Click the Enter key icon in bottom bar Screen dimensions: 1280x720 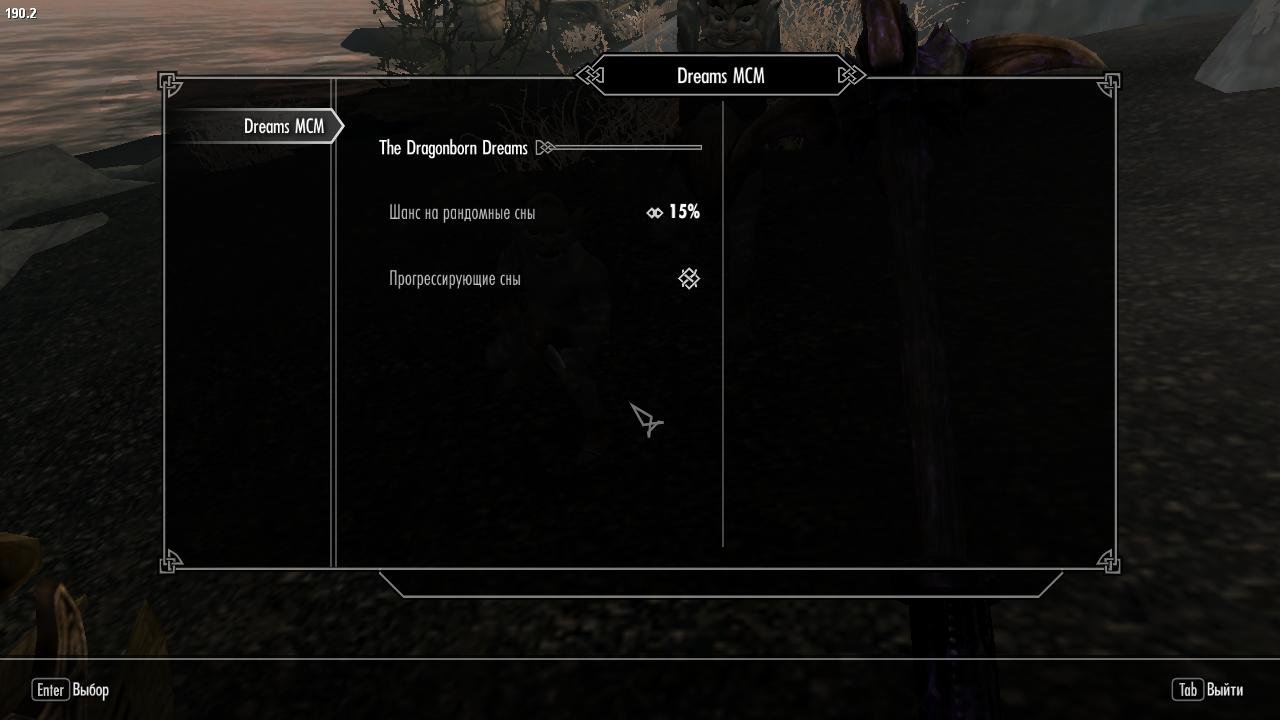pos(50,690)
